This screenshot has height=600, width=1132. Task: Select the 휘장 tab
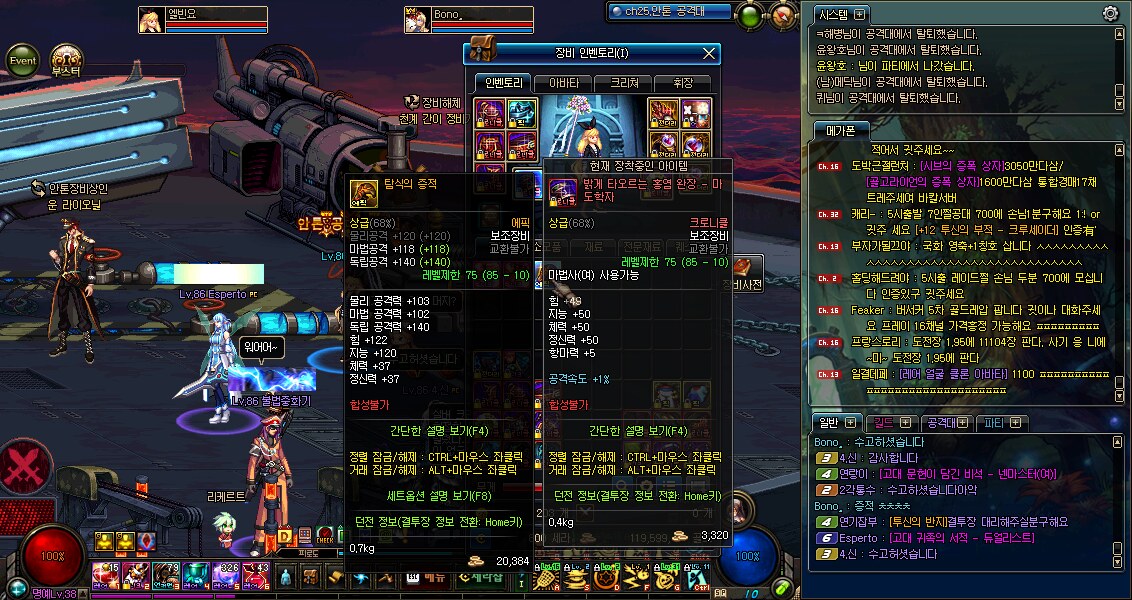click(x=682, y=83)
